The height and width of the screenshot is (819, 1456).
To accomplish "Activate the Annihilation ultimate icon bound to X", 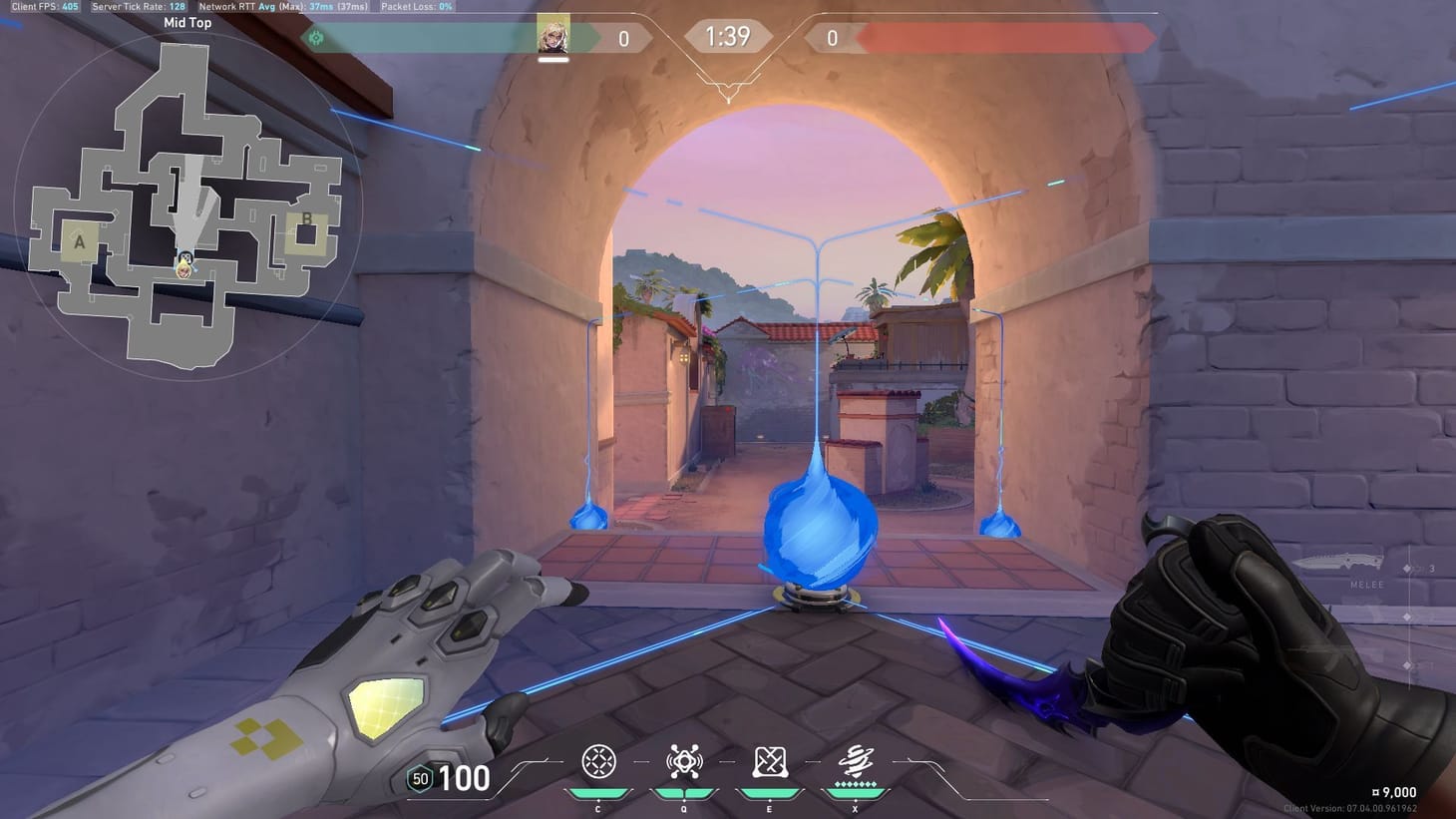I will pos(854,762).
